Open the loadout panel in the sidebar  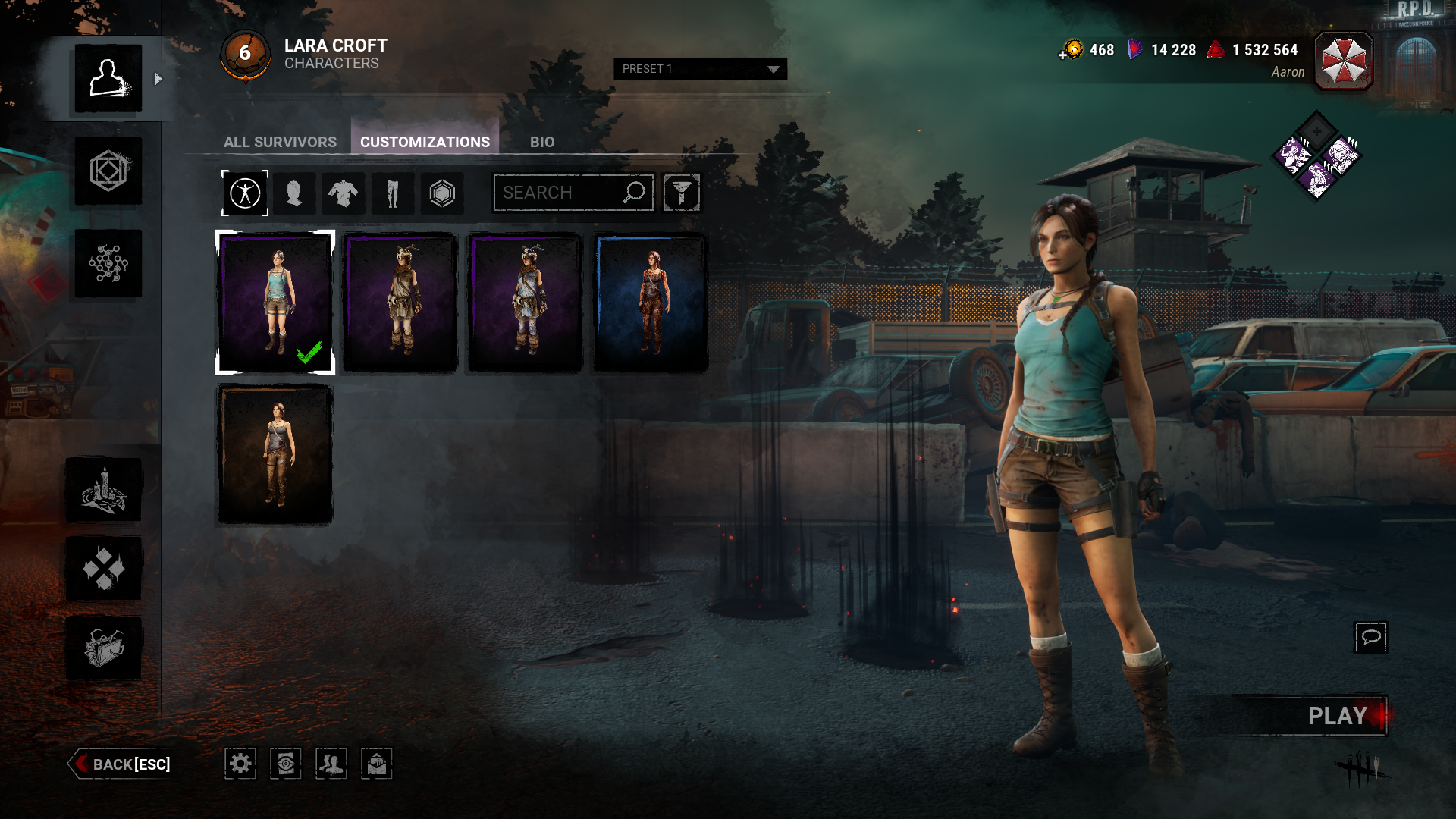tap(108, 172)
